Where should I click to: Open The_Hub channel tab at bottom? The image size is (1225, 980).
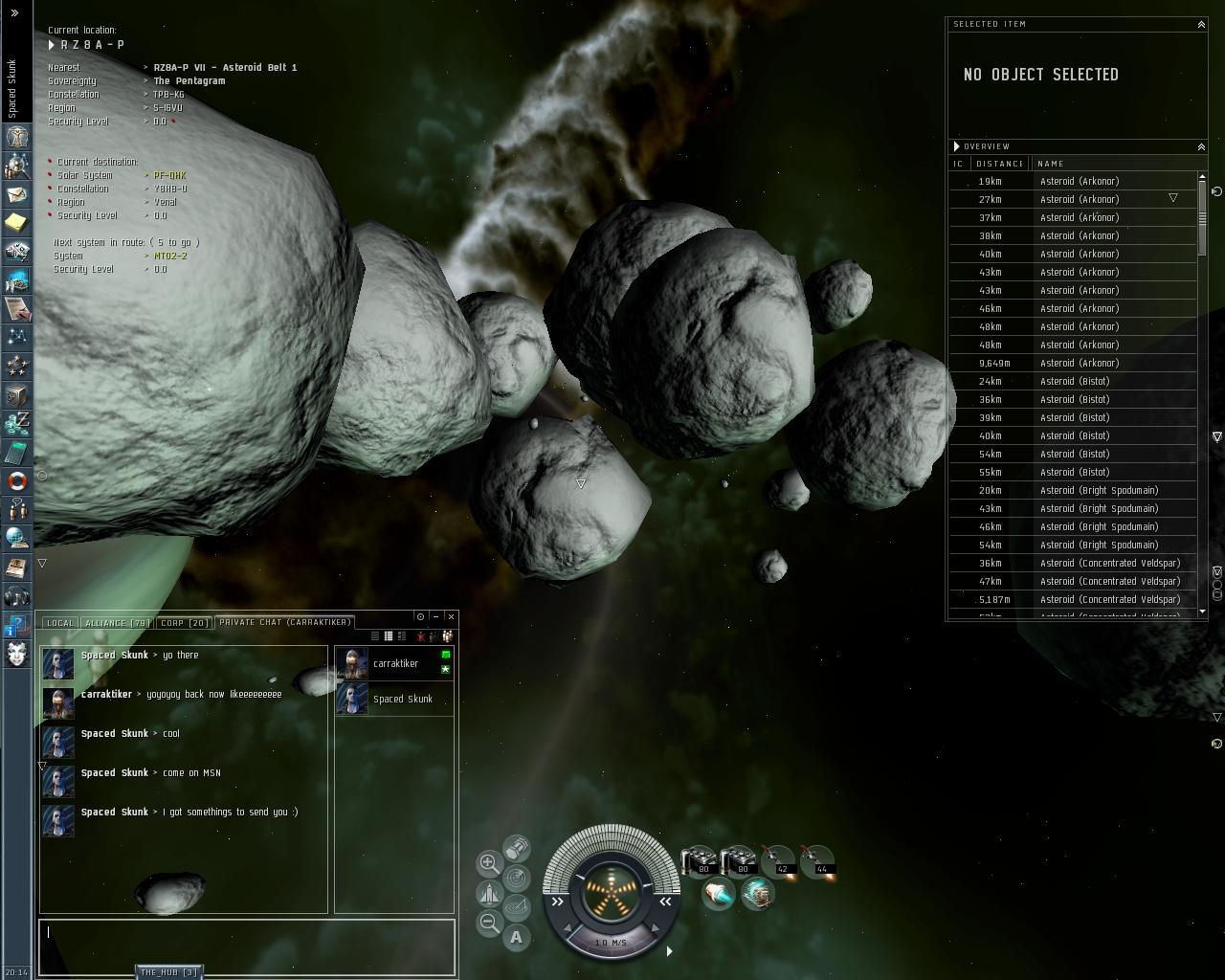coord(168,972)
